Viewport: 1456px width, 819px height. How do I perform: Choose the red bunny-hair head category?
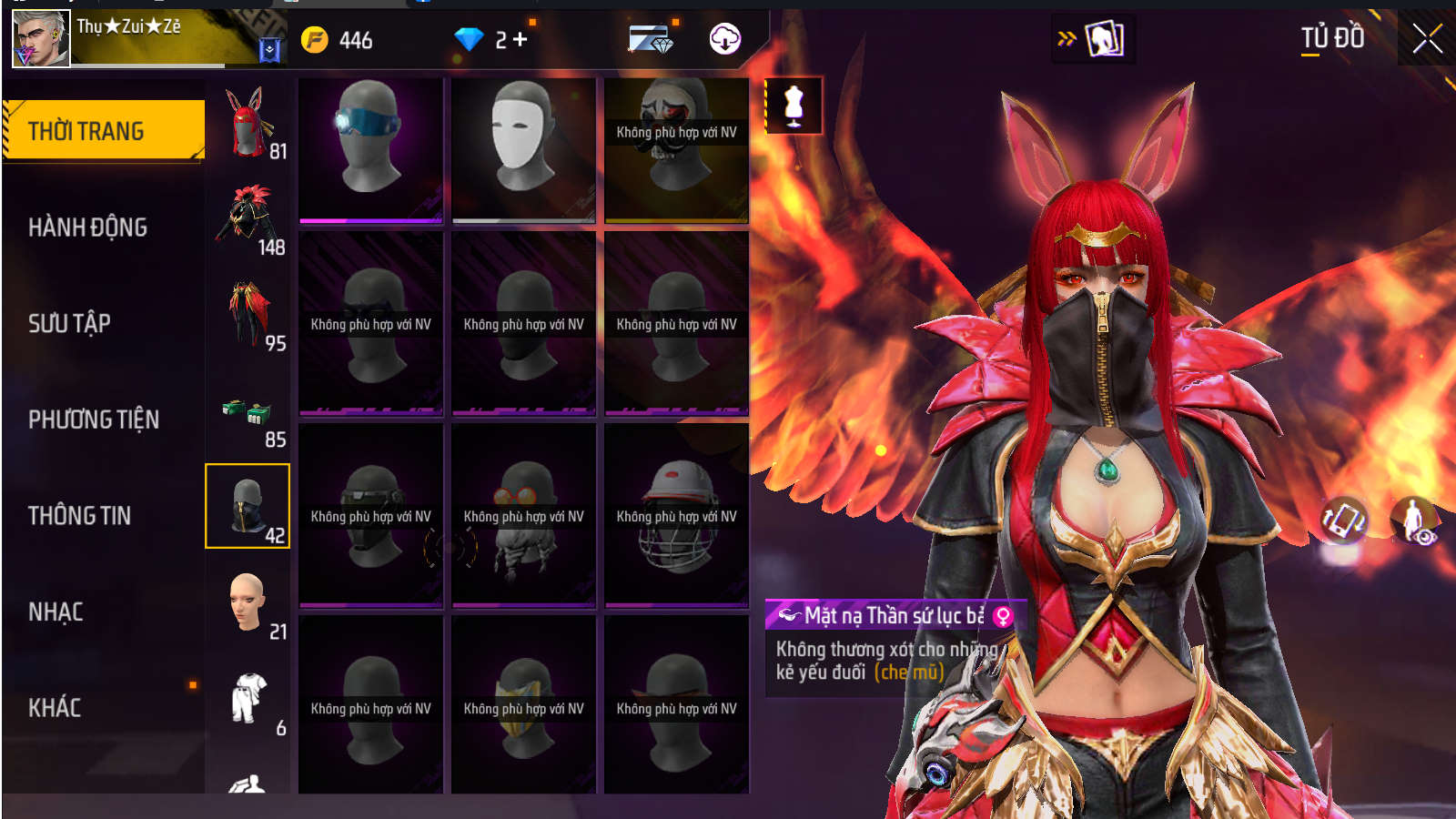pyautogui.click(x=248, y=124)
